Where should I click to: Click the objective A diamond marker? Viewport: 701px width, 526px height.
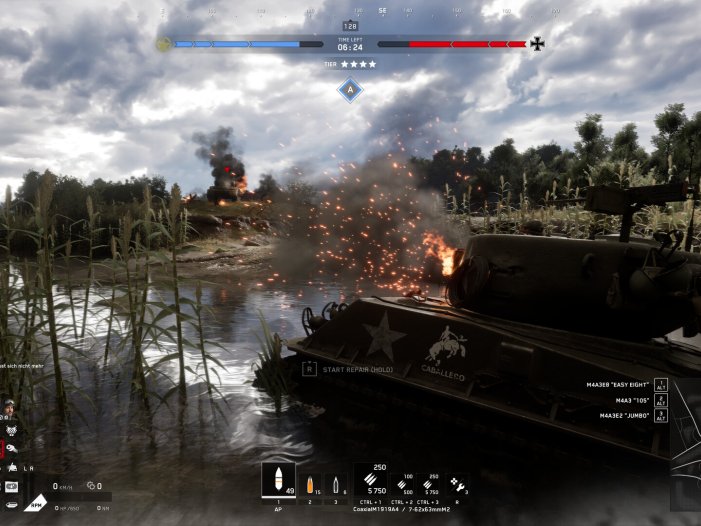click(350, 90)
